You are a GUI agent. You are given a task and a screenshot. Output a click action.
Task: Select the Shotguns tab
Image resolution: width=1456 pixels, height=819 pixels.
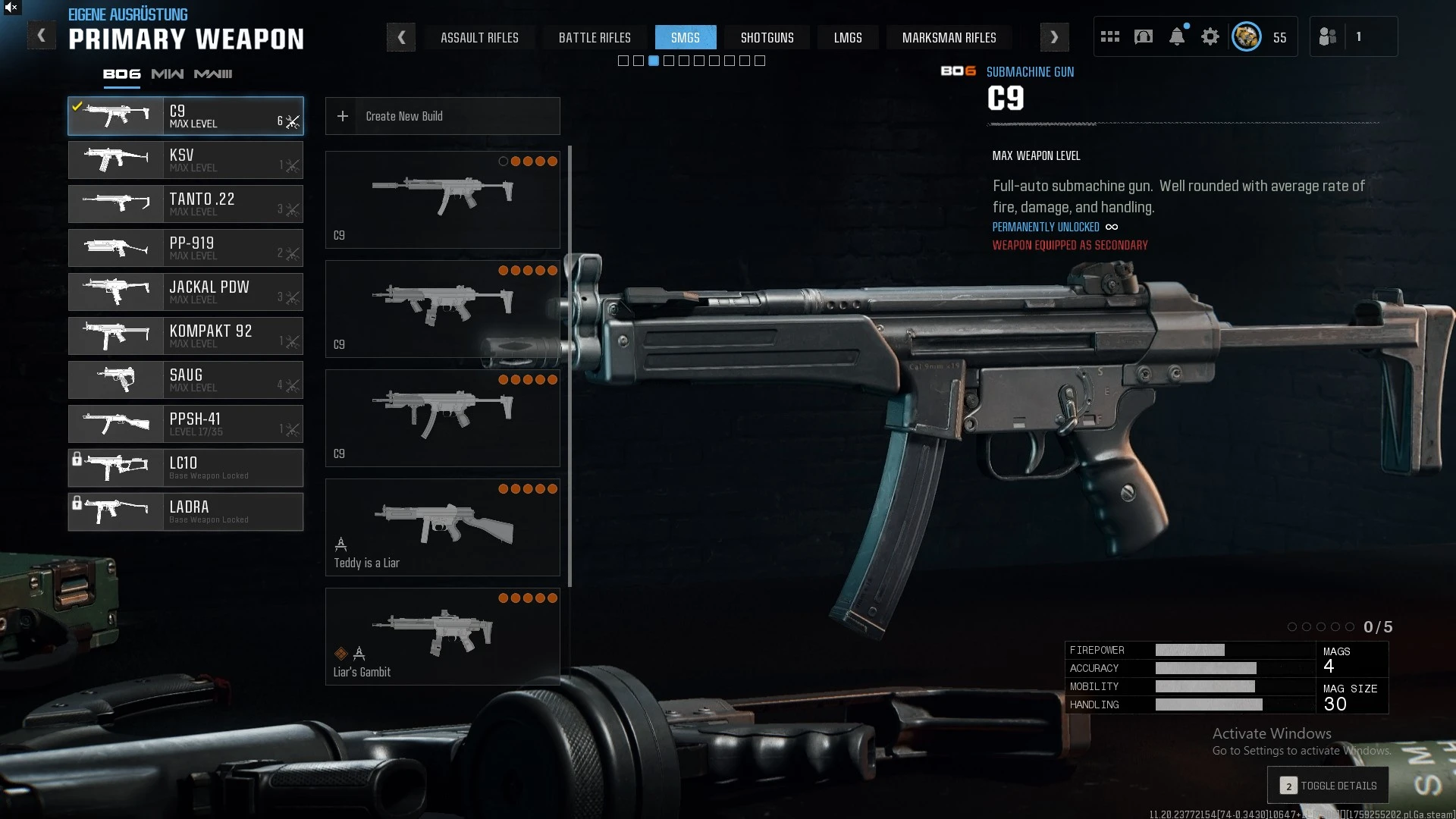point(767,37)
